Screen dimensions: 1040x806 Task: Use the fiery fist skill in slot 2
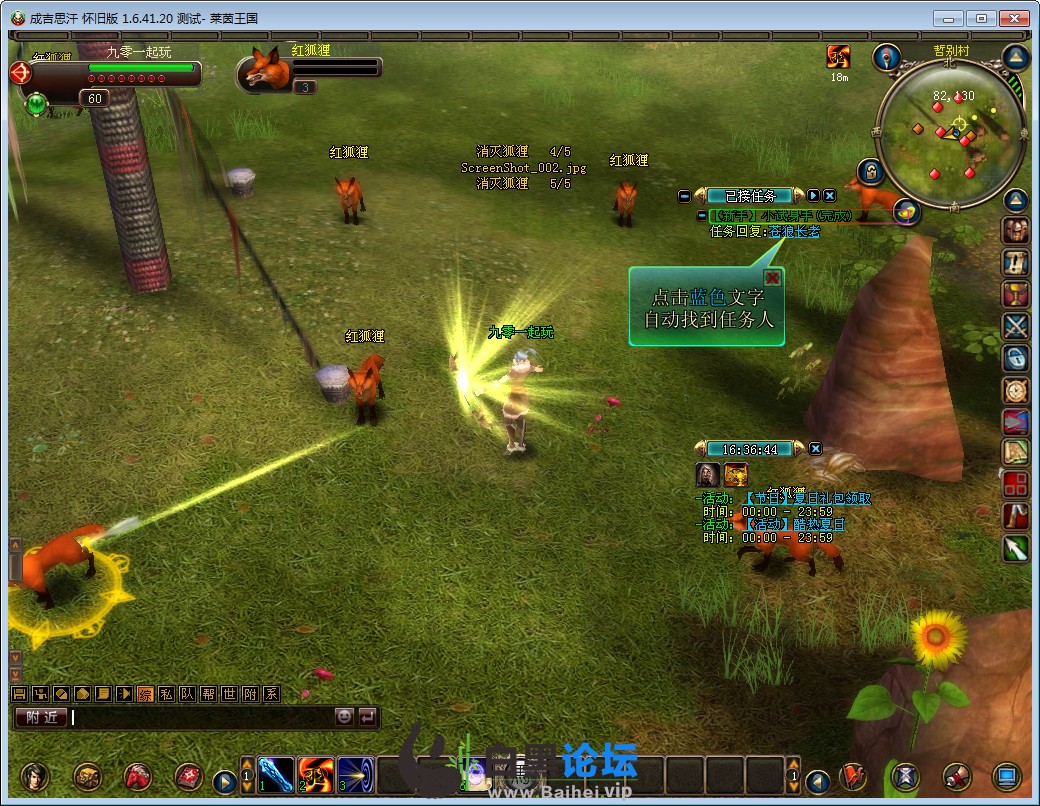pyautogui.click(x=316, y=775)
